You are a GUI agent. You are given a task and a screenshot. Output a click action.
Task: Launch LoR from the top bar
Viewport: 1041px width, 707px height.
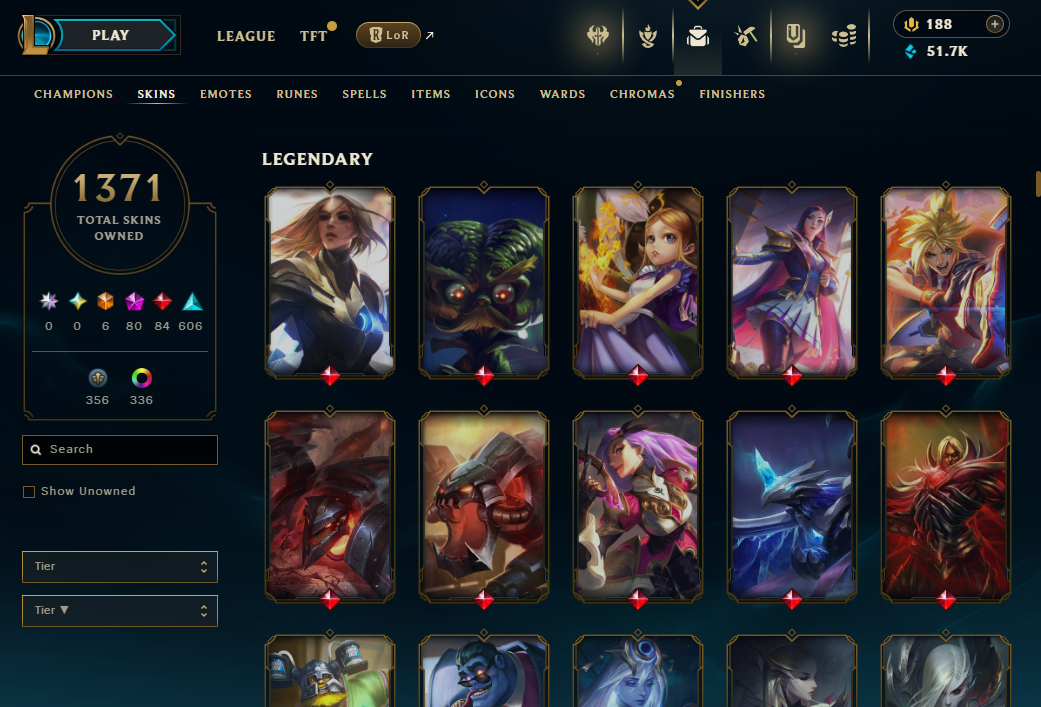click(388, 35)
